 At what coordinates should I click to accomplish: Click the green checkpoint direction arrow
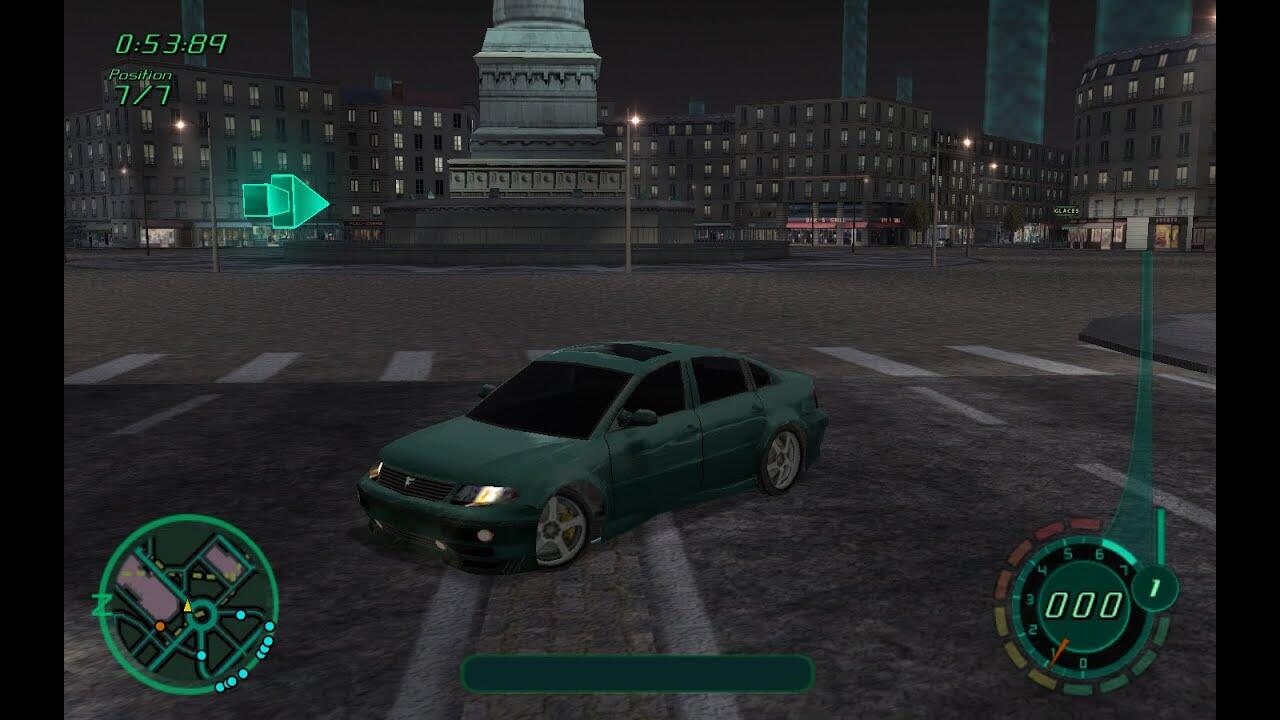(286, 201)
